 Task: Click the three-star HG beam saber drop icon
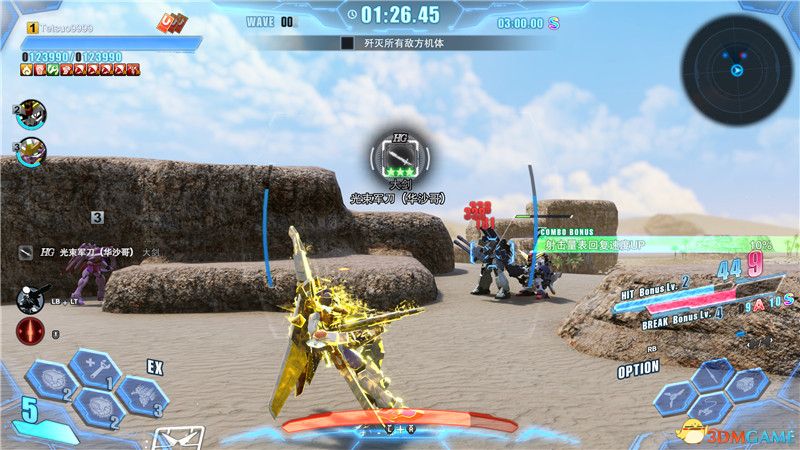(400, 157)
